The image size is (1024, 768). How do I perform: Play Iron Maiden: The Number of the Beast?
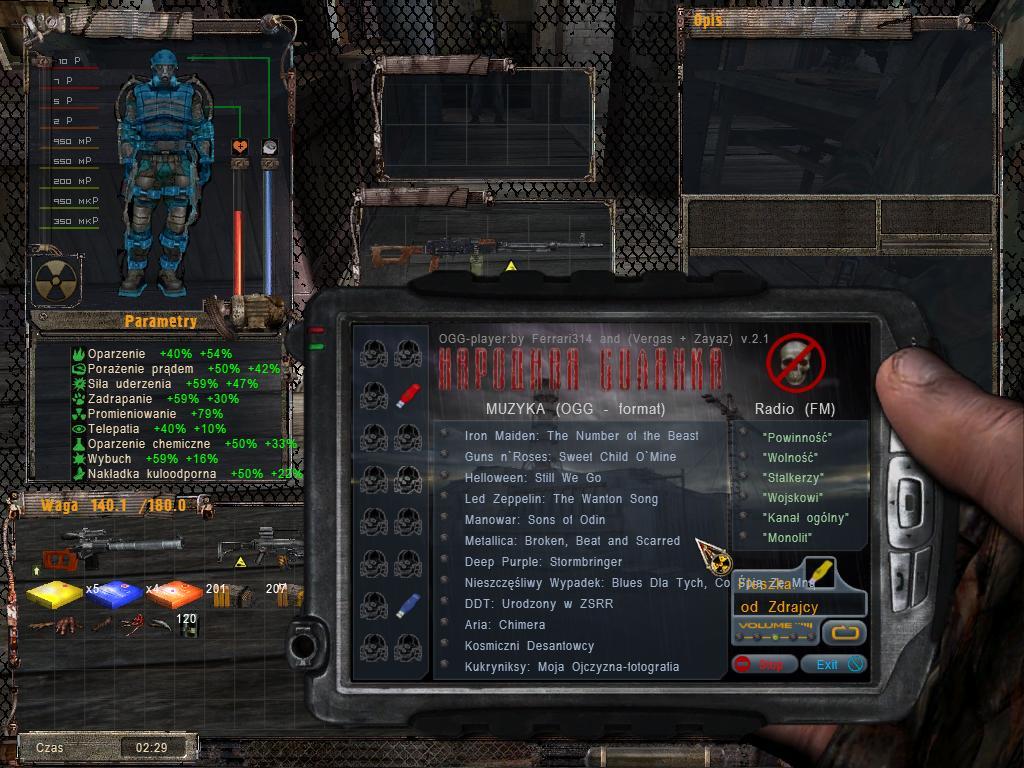(x=581, y=436)
